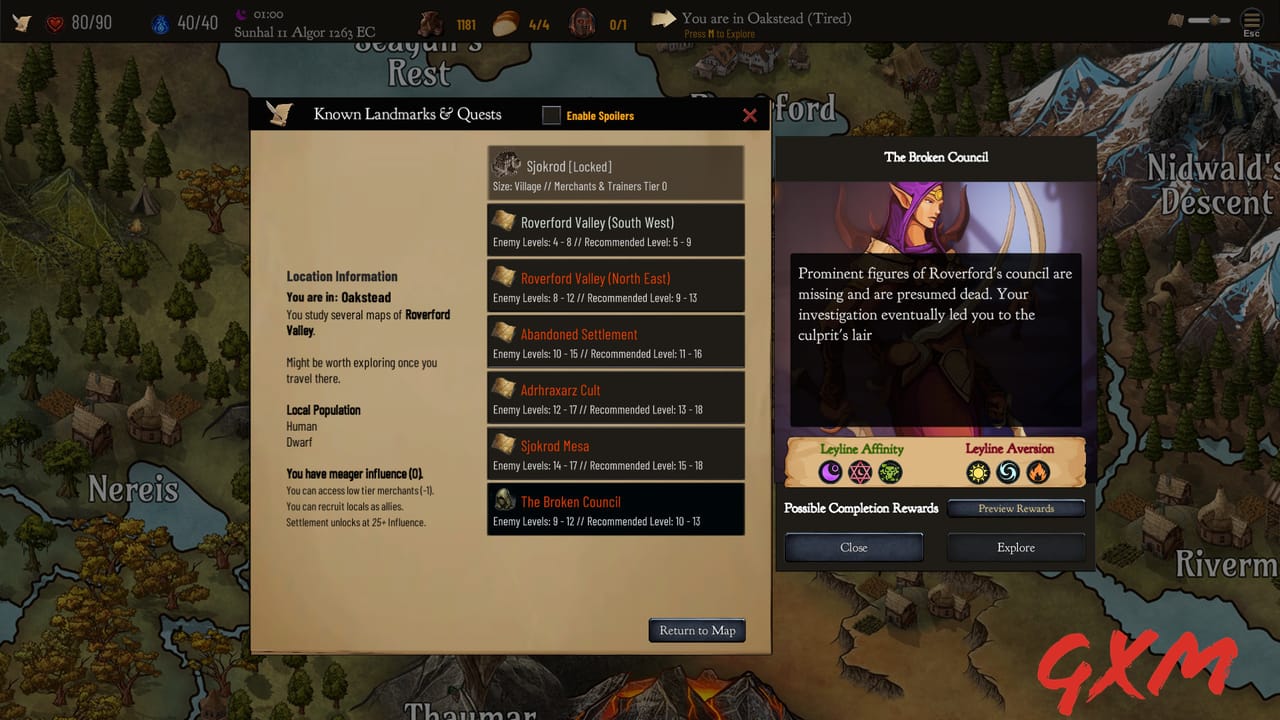Image resolution: width=1280 pixels, height=720 pixels.
Task: Click the fire Leyline Aversion icon
Action: click(1036, 472)
